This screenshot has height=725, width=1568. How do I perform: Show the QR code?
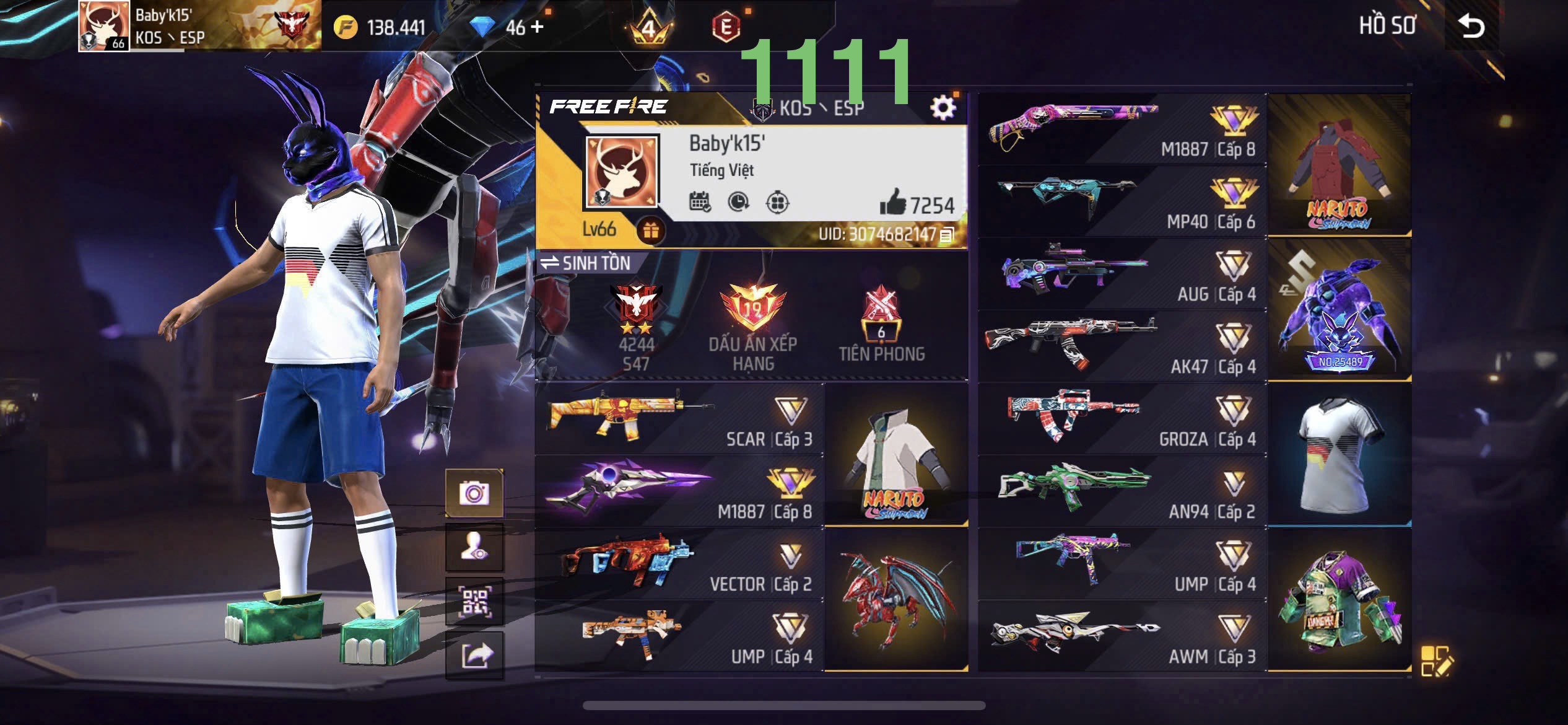click(x=474, y=602)
